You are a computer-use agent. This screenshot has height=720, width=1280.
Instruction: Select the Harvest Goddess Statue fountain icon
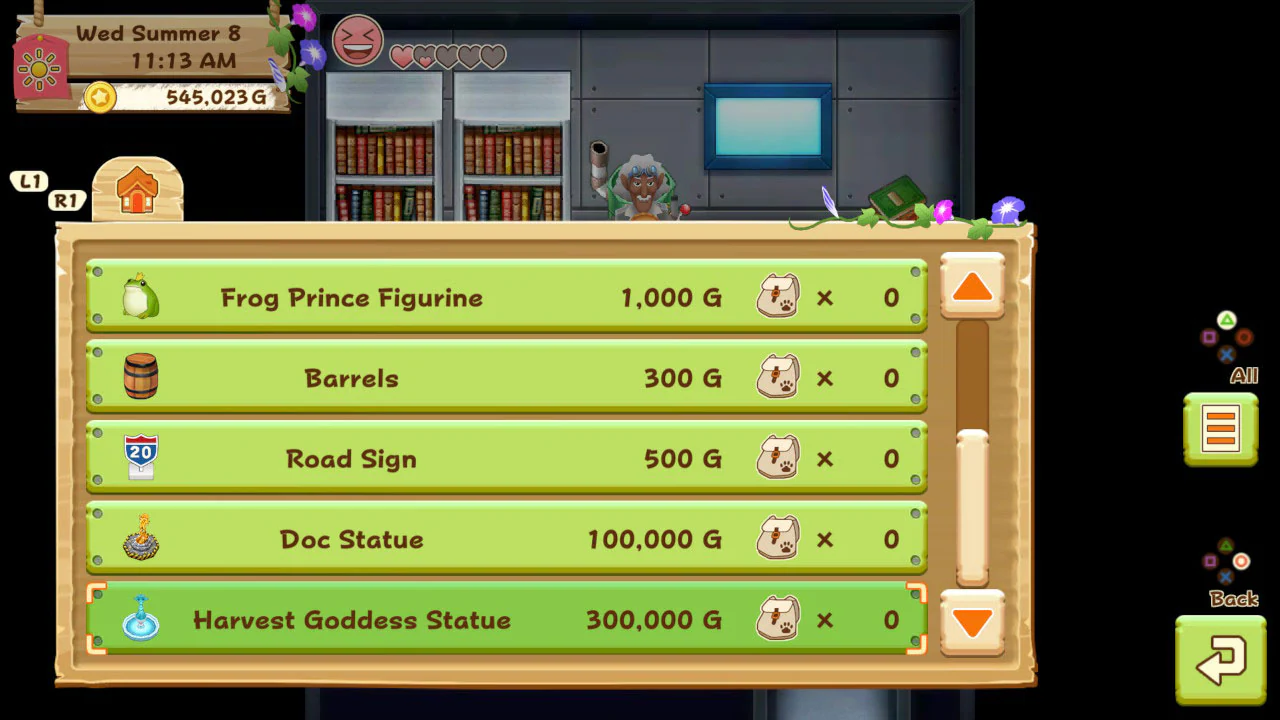click(140, 620)
